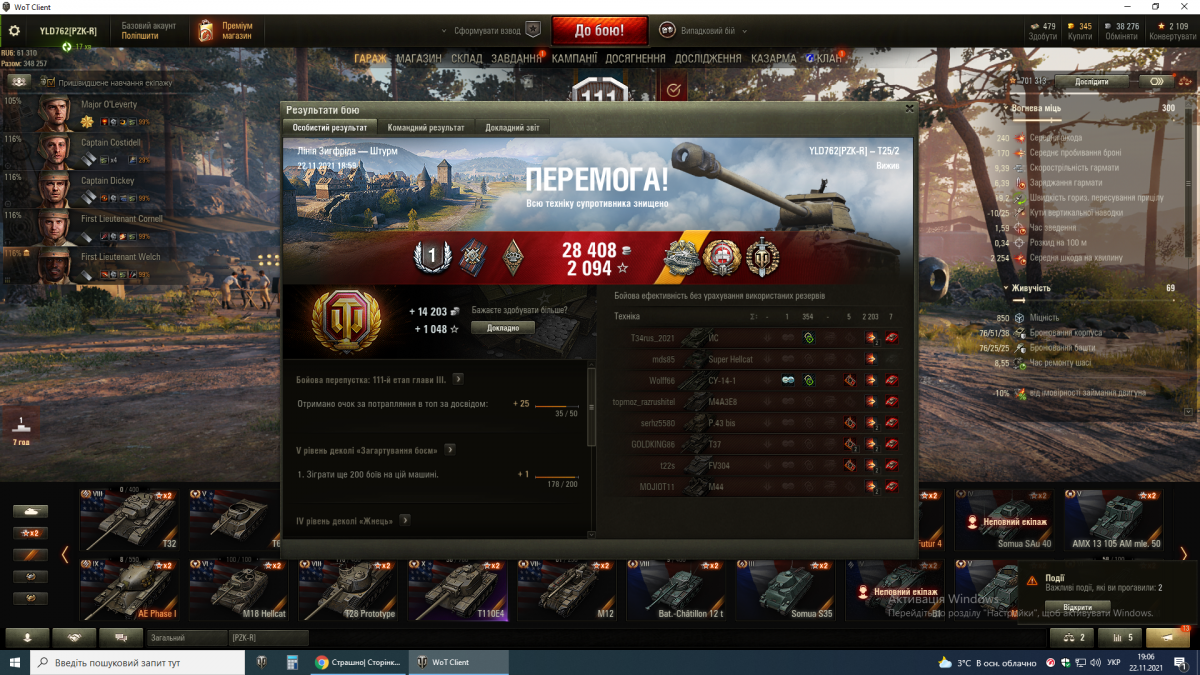This screenshot has width=1200, height=675.
Task: Open the МАГАЗИН menu
Action: coord(418,59)
